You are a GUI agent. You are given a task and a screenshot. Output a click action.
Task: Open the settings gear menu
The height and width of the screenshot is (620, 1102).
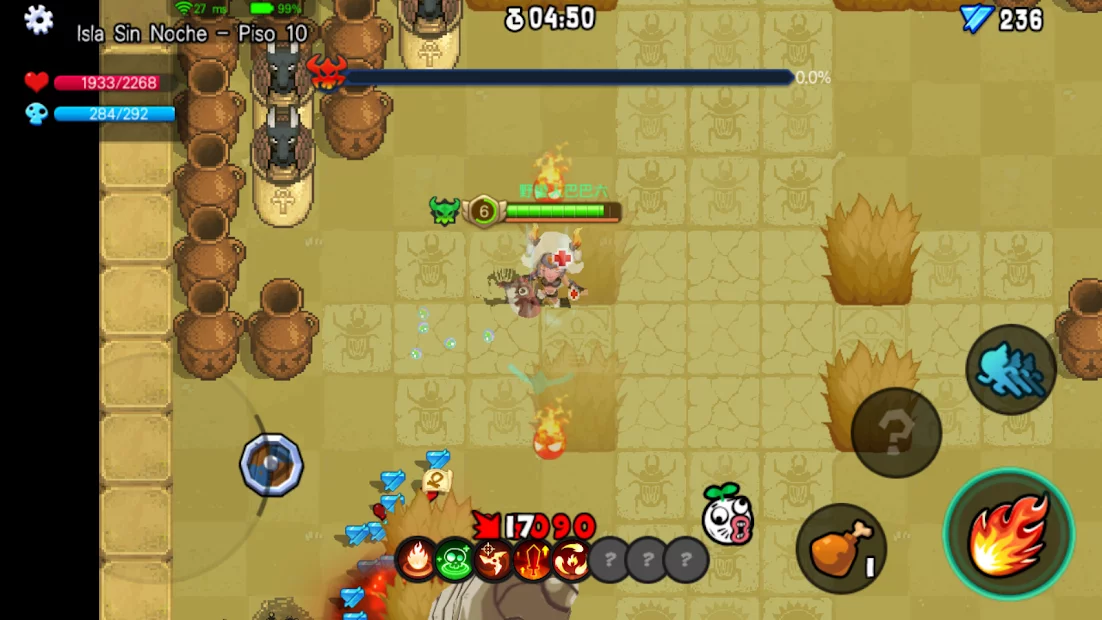point(38,19)
